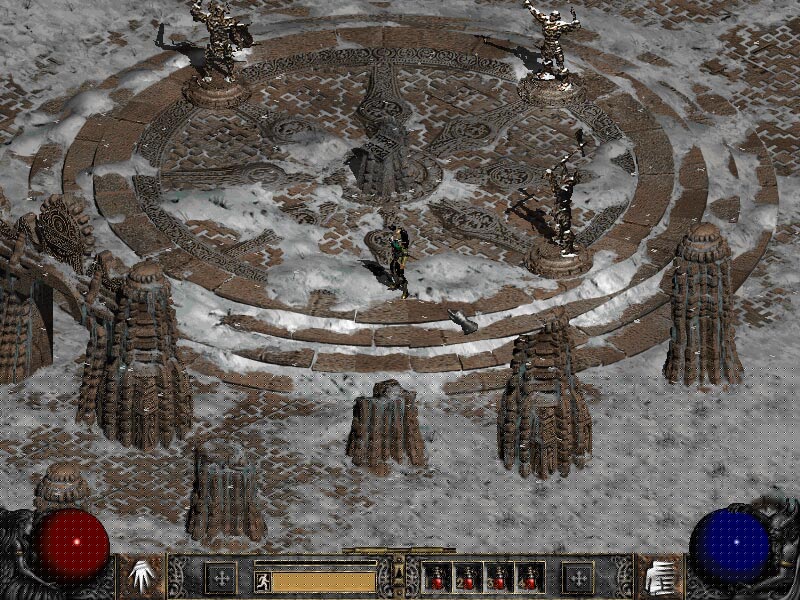Use the red potion in belt slot 1

click(437, 578)
